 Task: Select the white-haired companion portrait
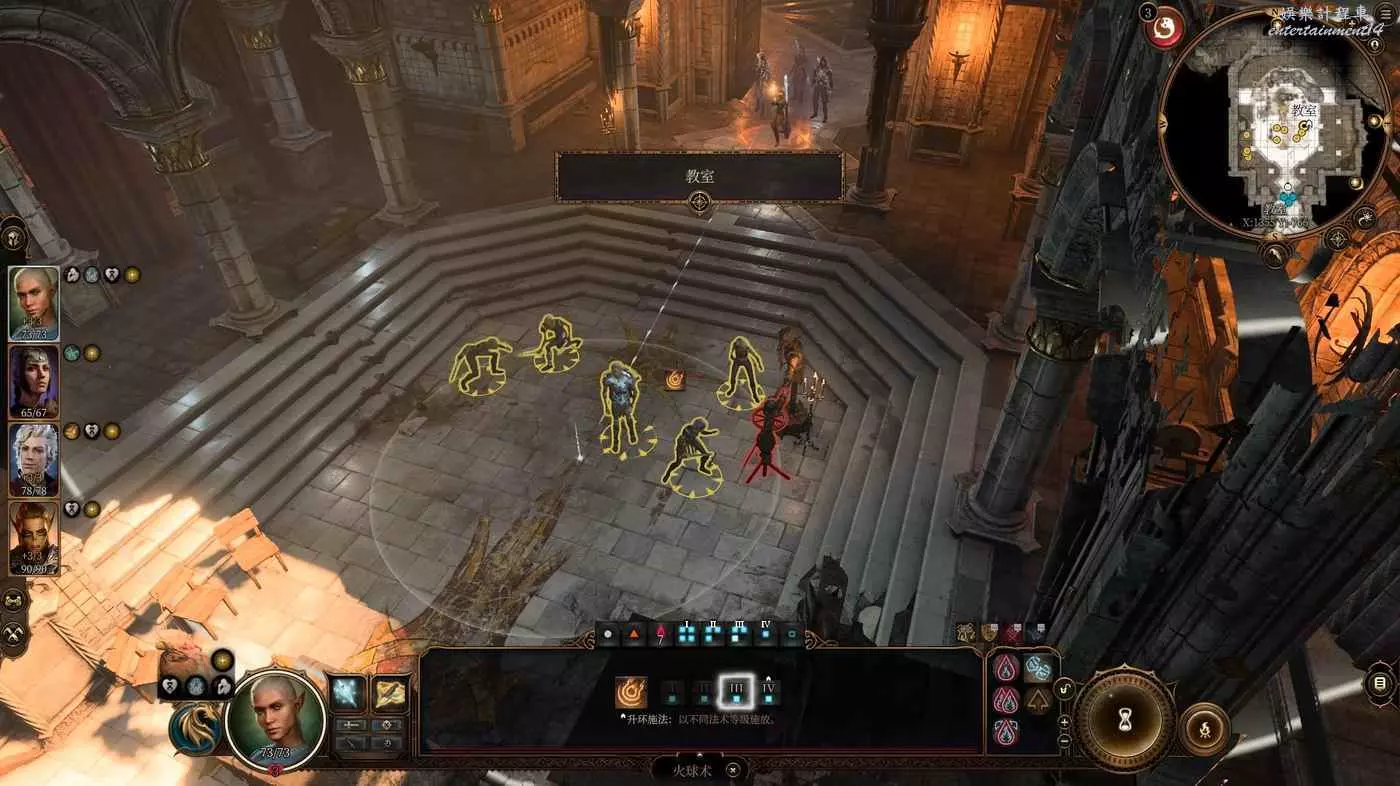[34, 459]
